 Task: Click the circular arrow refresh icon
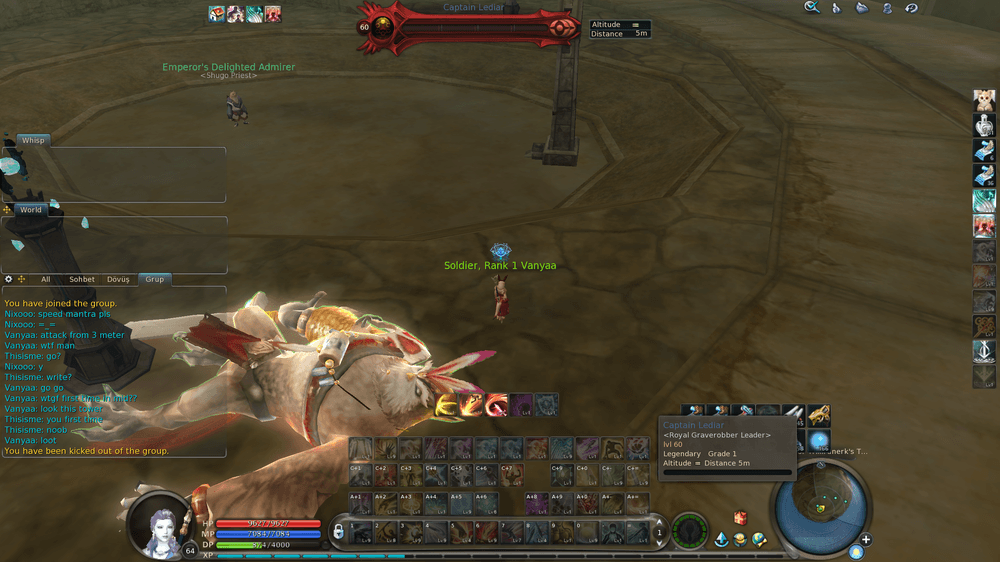pos(911,7)
